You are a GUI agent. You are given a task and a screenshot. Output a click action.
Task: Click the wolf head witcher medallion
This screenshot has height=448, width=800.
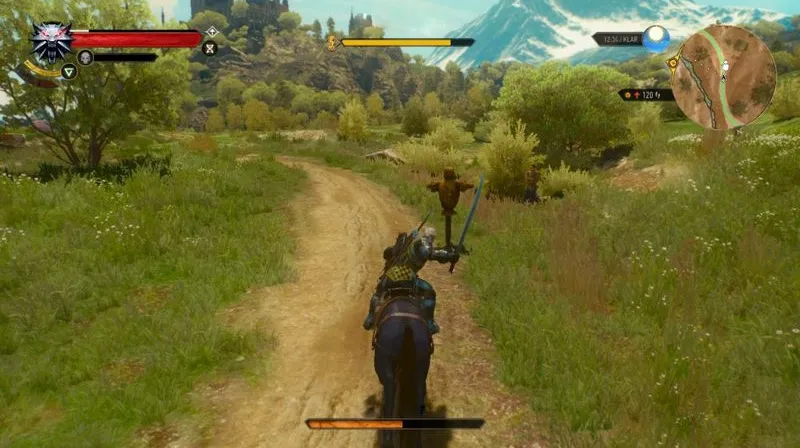(50, 41)
